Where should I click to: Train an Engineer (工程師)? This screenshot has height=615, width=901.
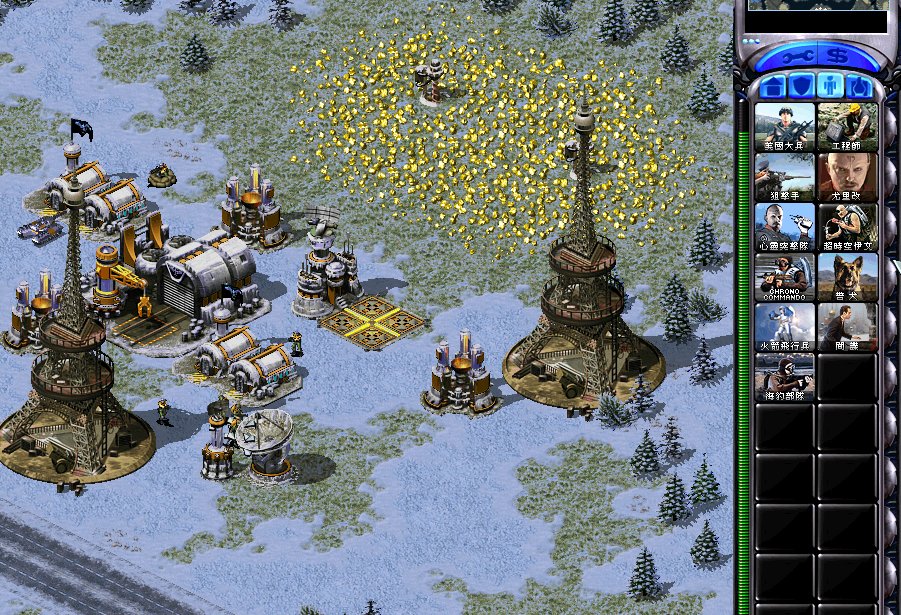pyautogui.click(x=847, y=126)
